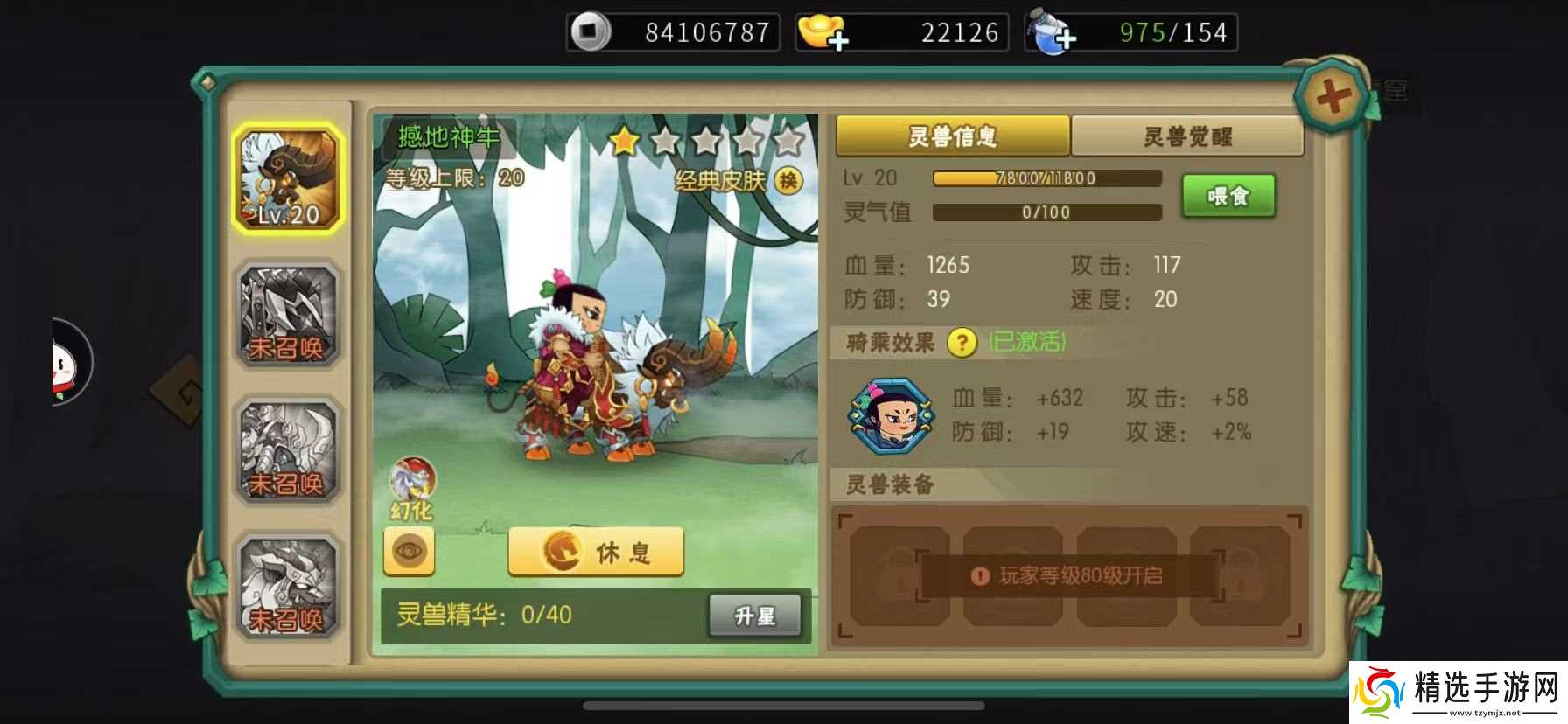Screen dimensions: 1568x724
Task: Open the 骑乘效果 question mark help icon
Action: pyautogui.click(x=962, y=343)
